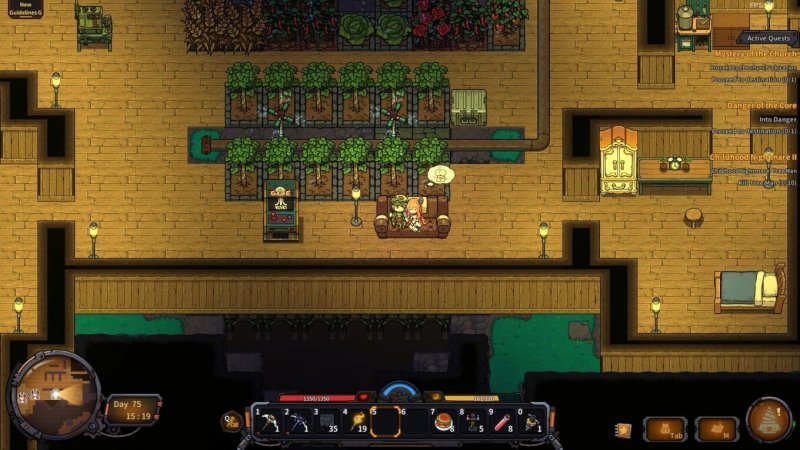Select the item in hotbar slot 8
The height and width of the screenshot is (450, 800).
[473, 422]
